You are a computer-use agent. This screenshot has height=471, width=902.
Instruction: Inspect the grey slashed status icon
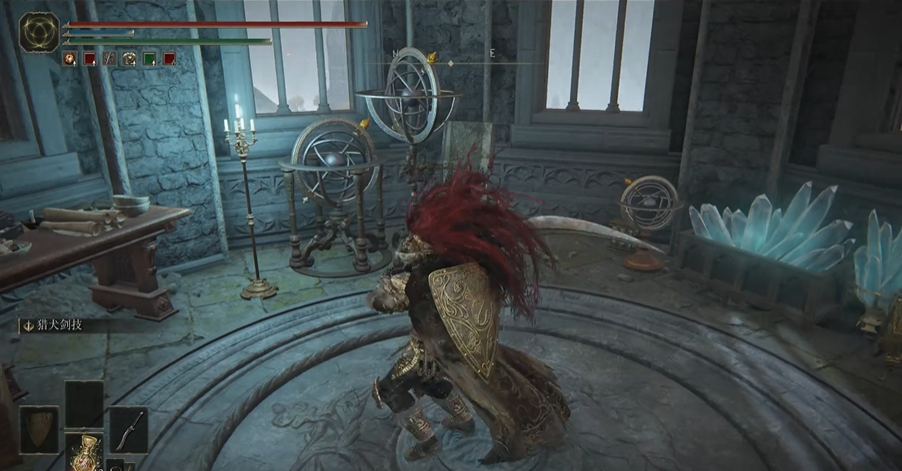109,59
